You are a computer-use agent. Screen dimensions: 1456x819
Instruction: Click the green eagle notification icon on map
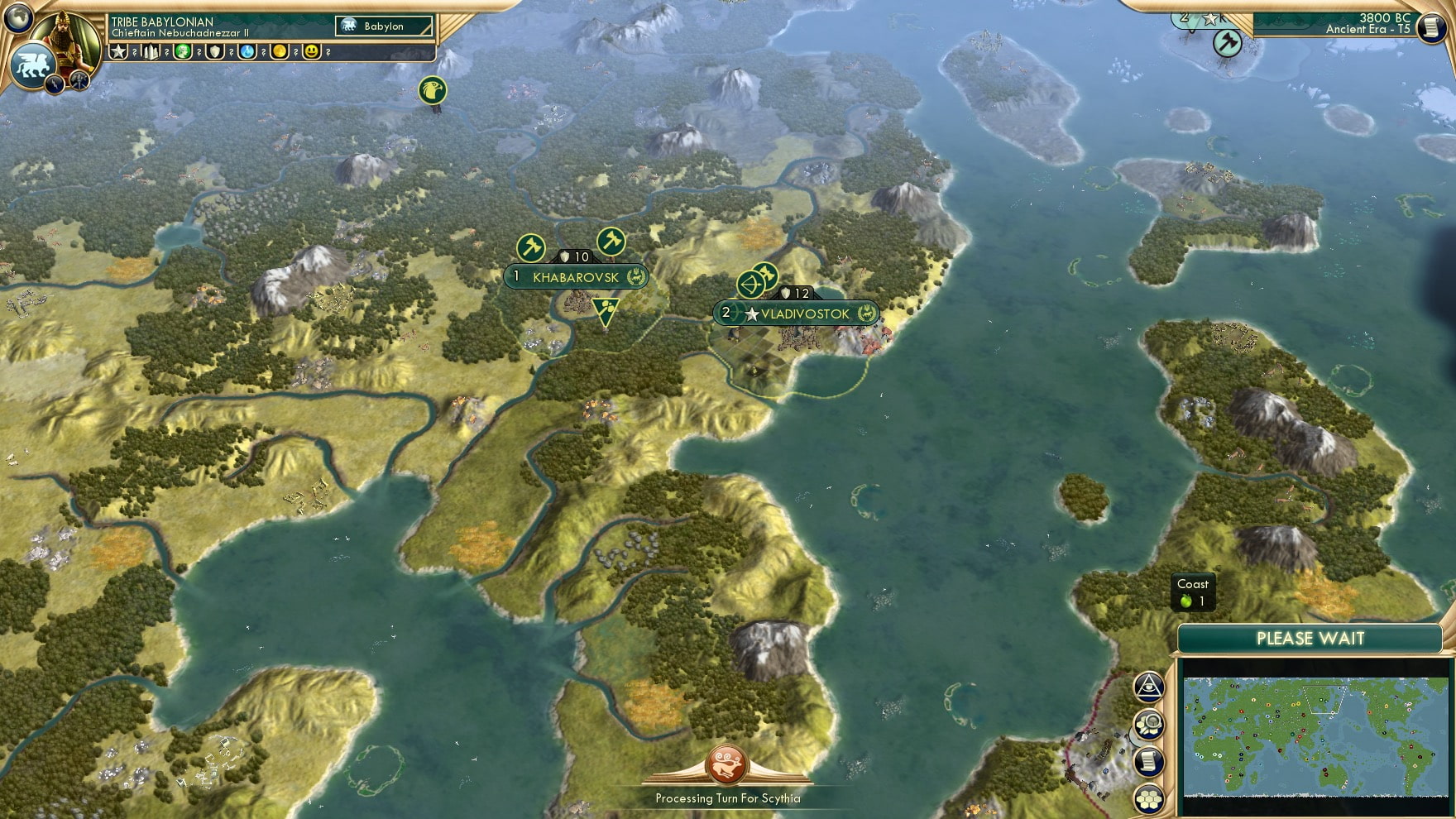pyautogui.click(x=432, y=90)
